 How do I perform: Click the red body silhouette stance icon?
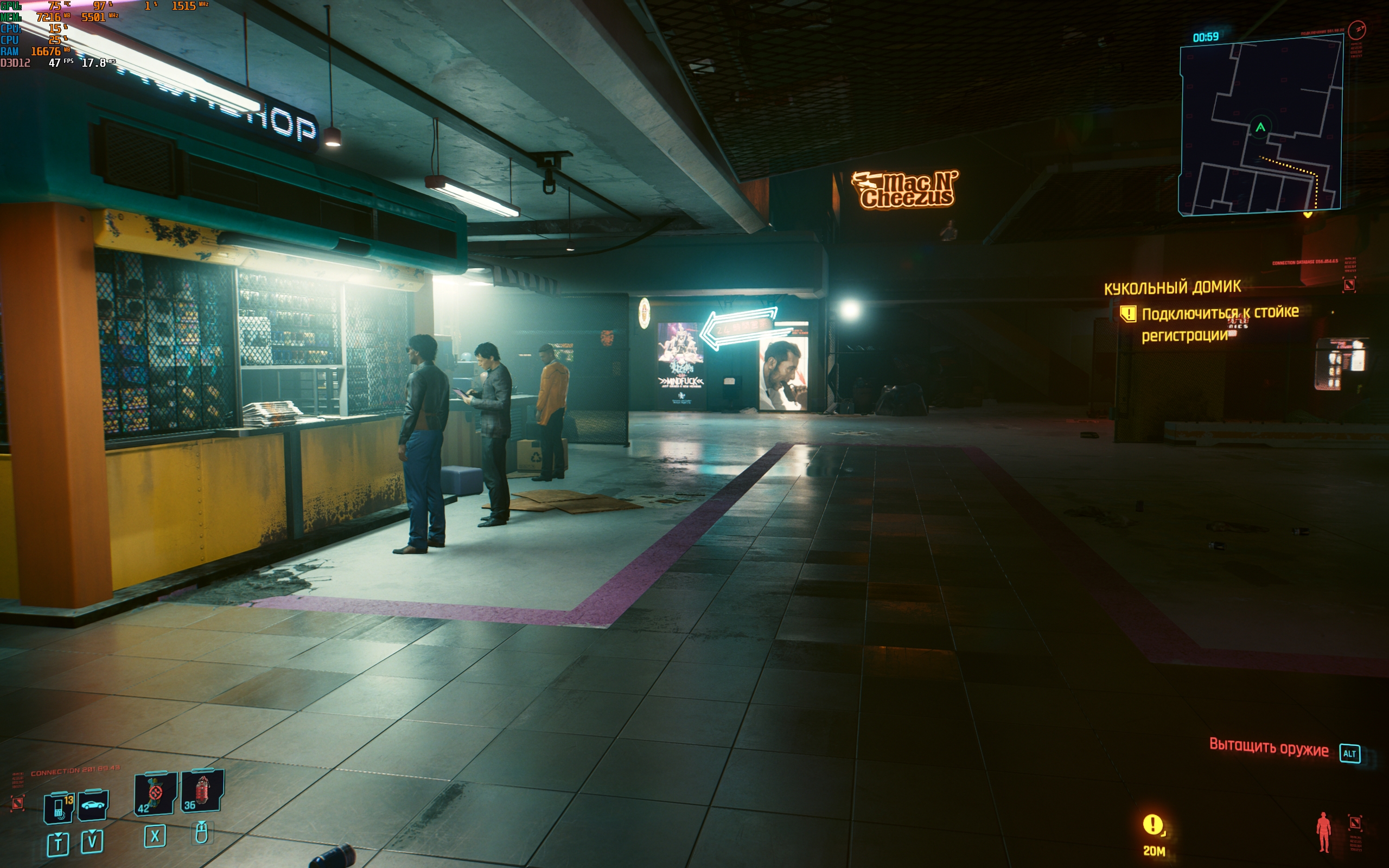[1323, 832]
